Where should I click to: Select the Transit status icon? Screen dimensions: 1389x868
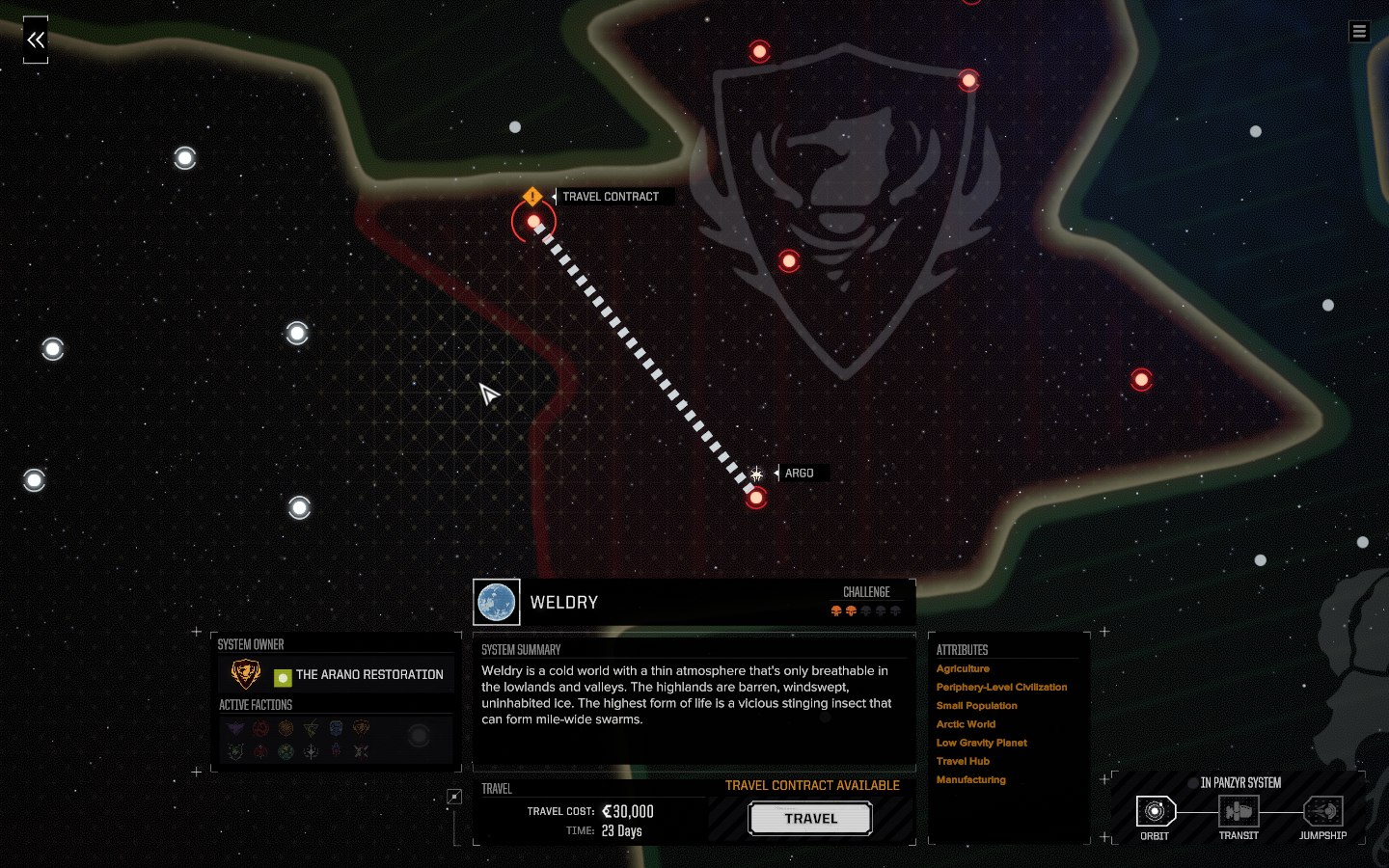(x=1239, y=811)
